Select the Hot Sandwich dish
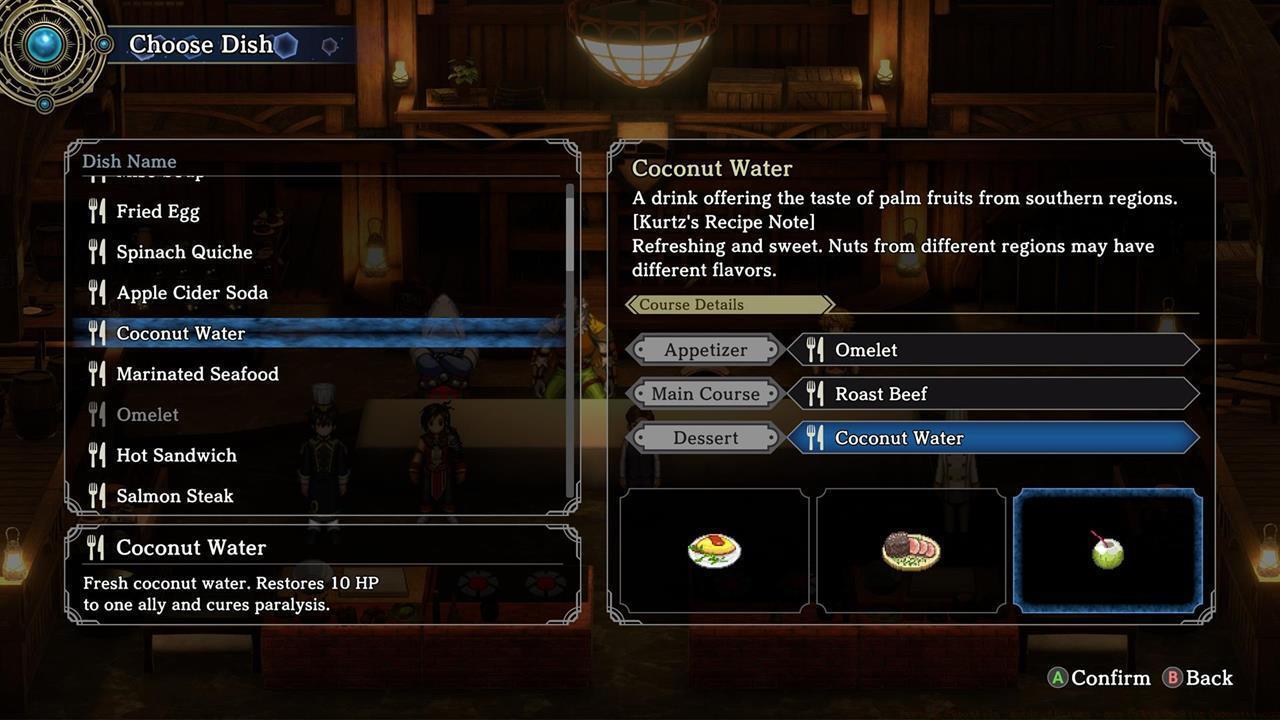This screenshot has width=1280, height=720. [176, 455]
